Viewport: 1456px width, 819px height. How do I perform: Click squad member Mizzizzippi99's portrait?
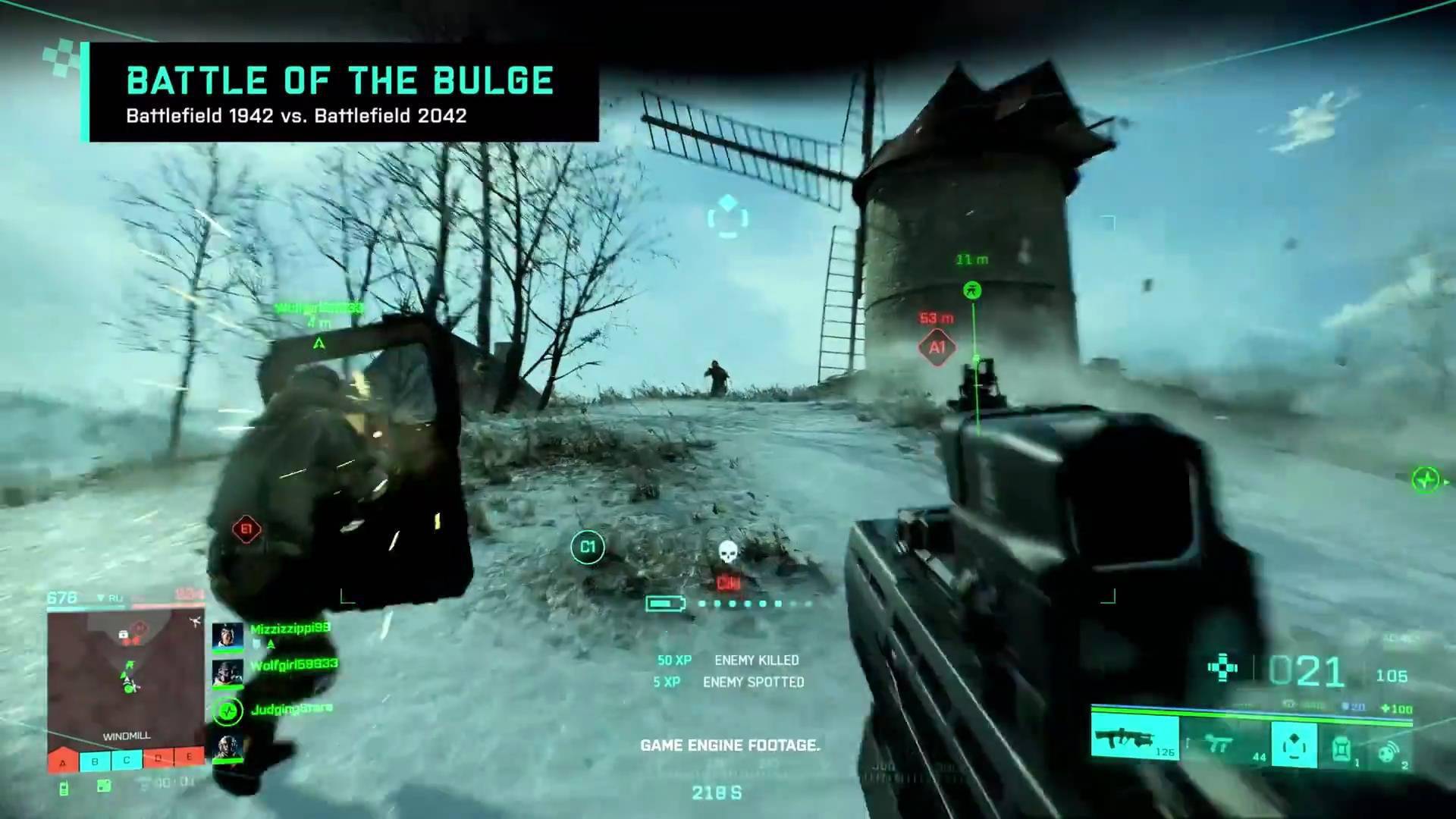click(x=227, y=636)
